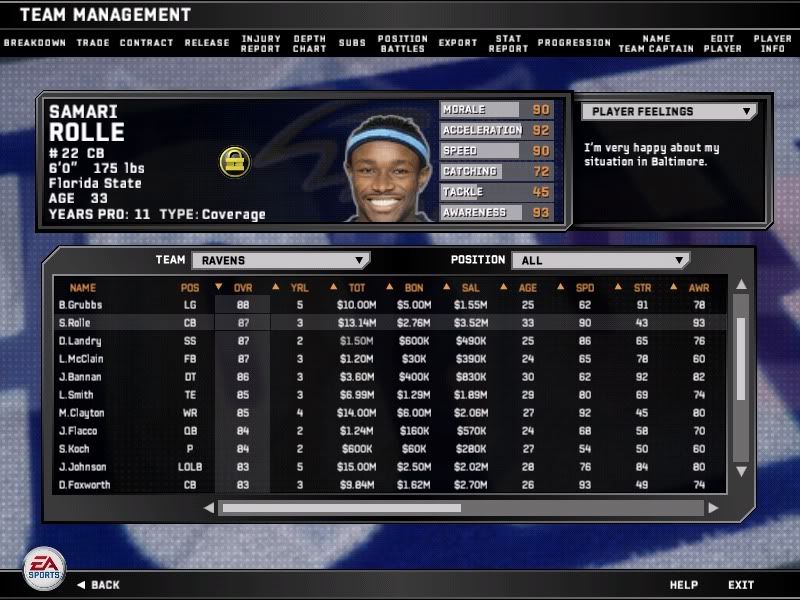Open the Player Feelings dropdown
This screenshot has width=800, height=600.
point(669,112)
